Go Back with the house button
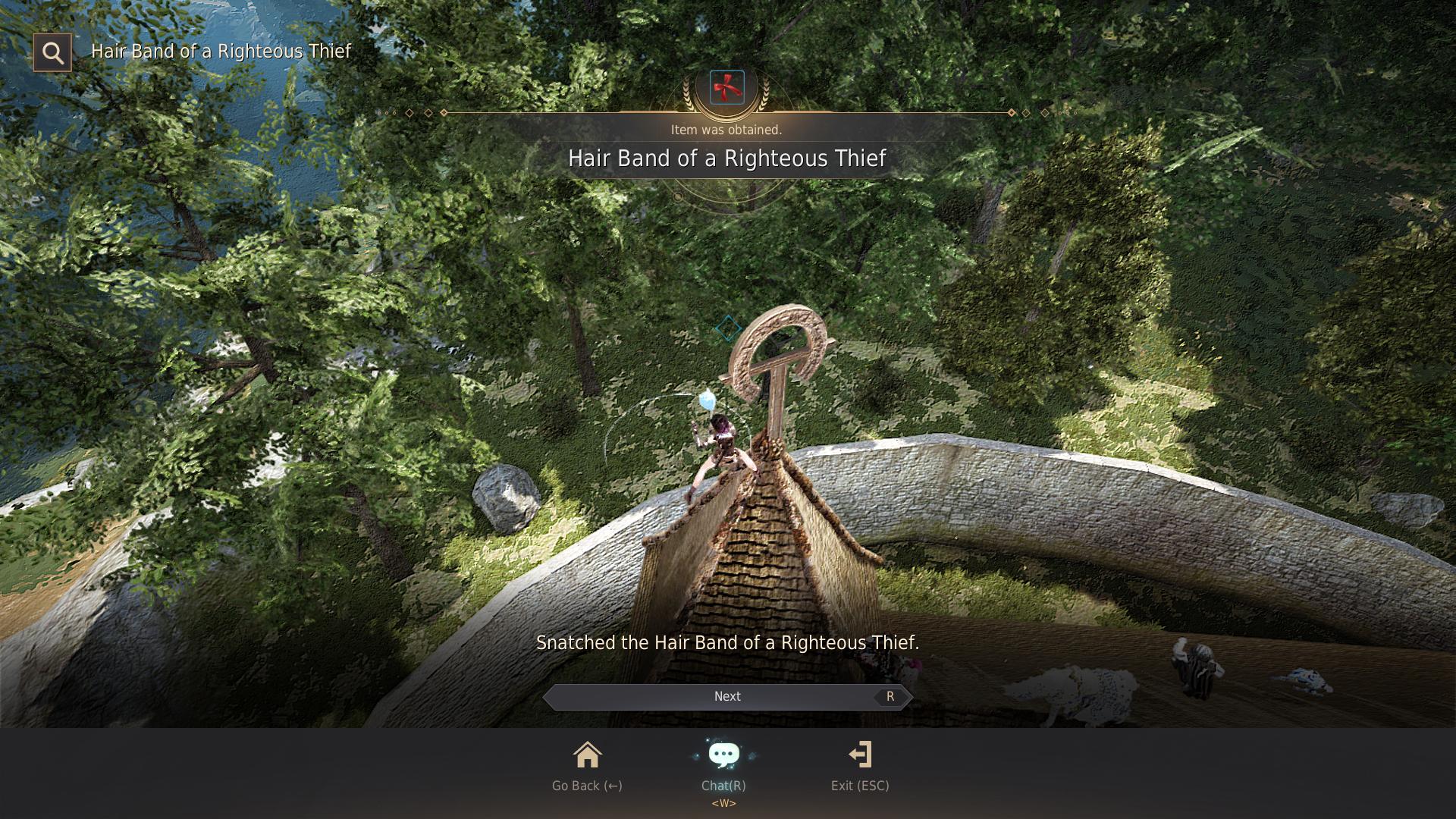This screenshot has height=819, width=1456. point(587,756)
